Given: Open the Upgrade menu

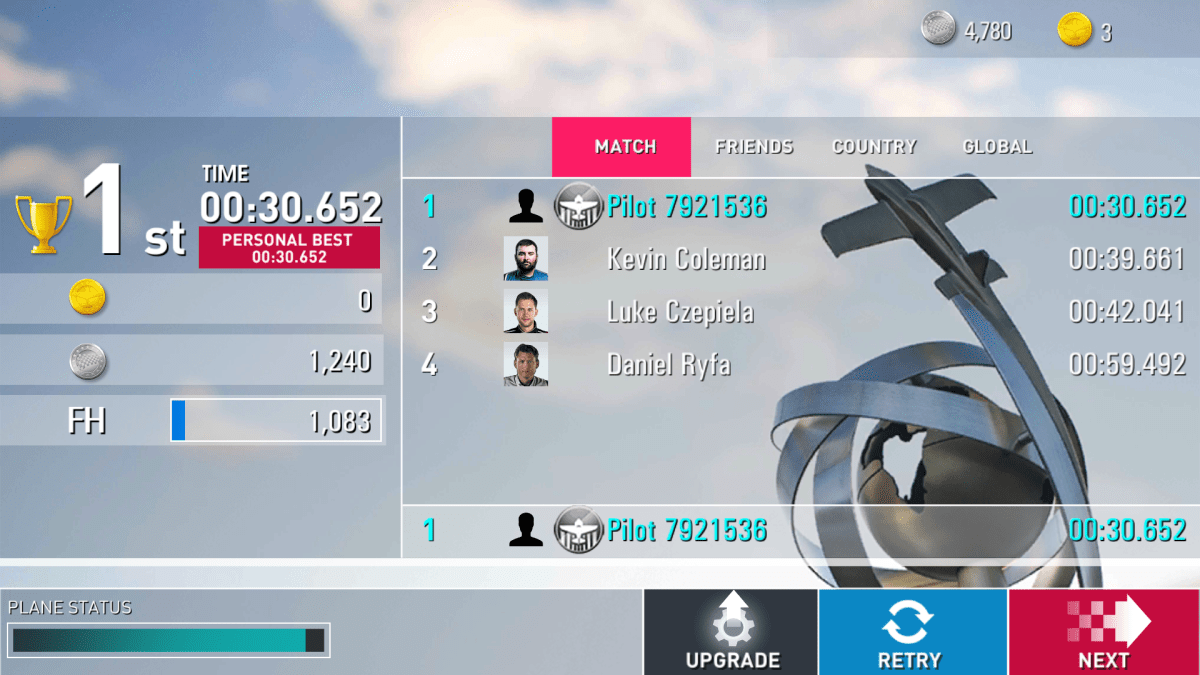Looking at the screenshot, I should point(731,632).
